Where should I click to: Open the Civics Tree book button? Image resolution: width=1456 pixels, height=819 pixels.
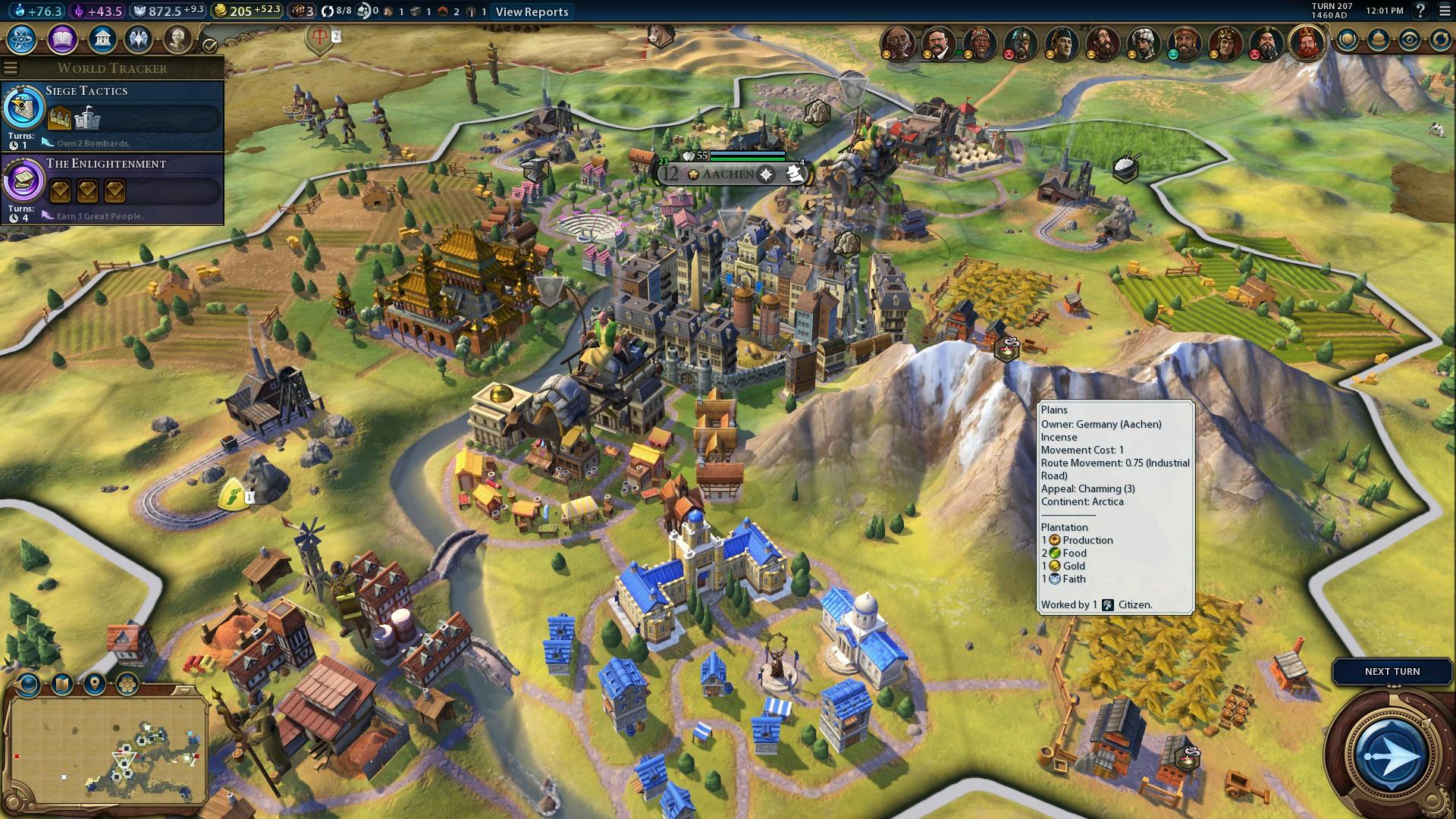pos(62,39)
